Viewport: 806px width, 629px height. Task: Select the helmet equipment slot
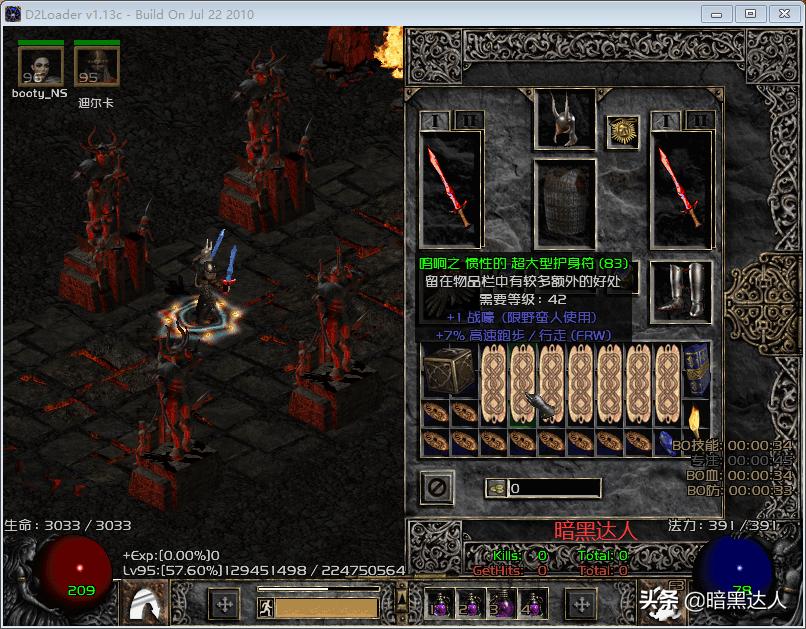coord(565,119)
